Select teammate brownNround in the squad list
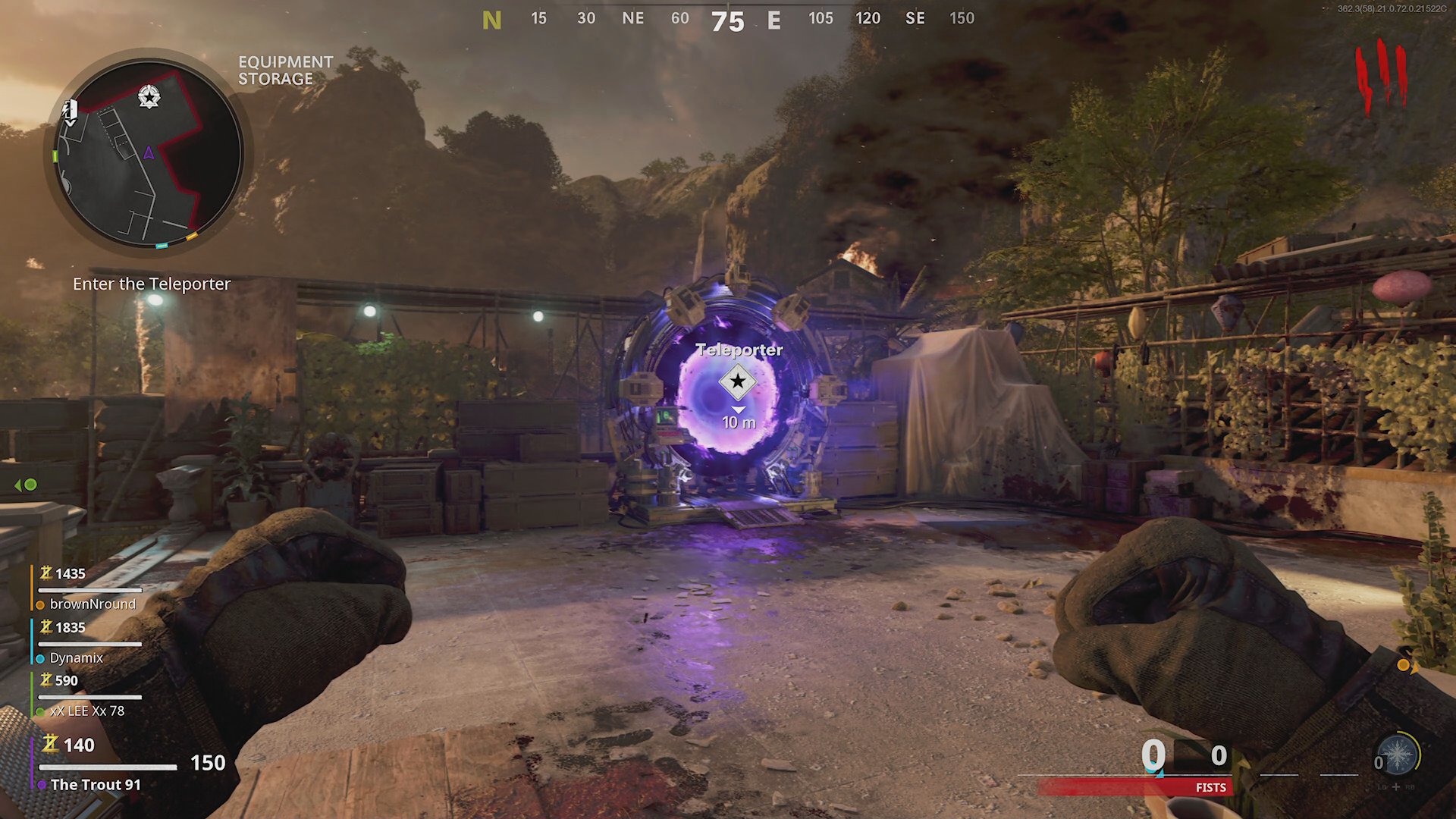1456x819 pixels. (93, 604)
